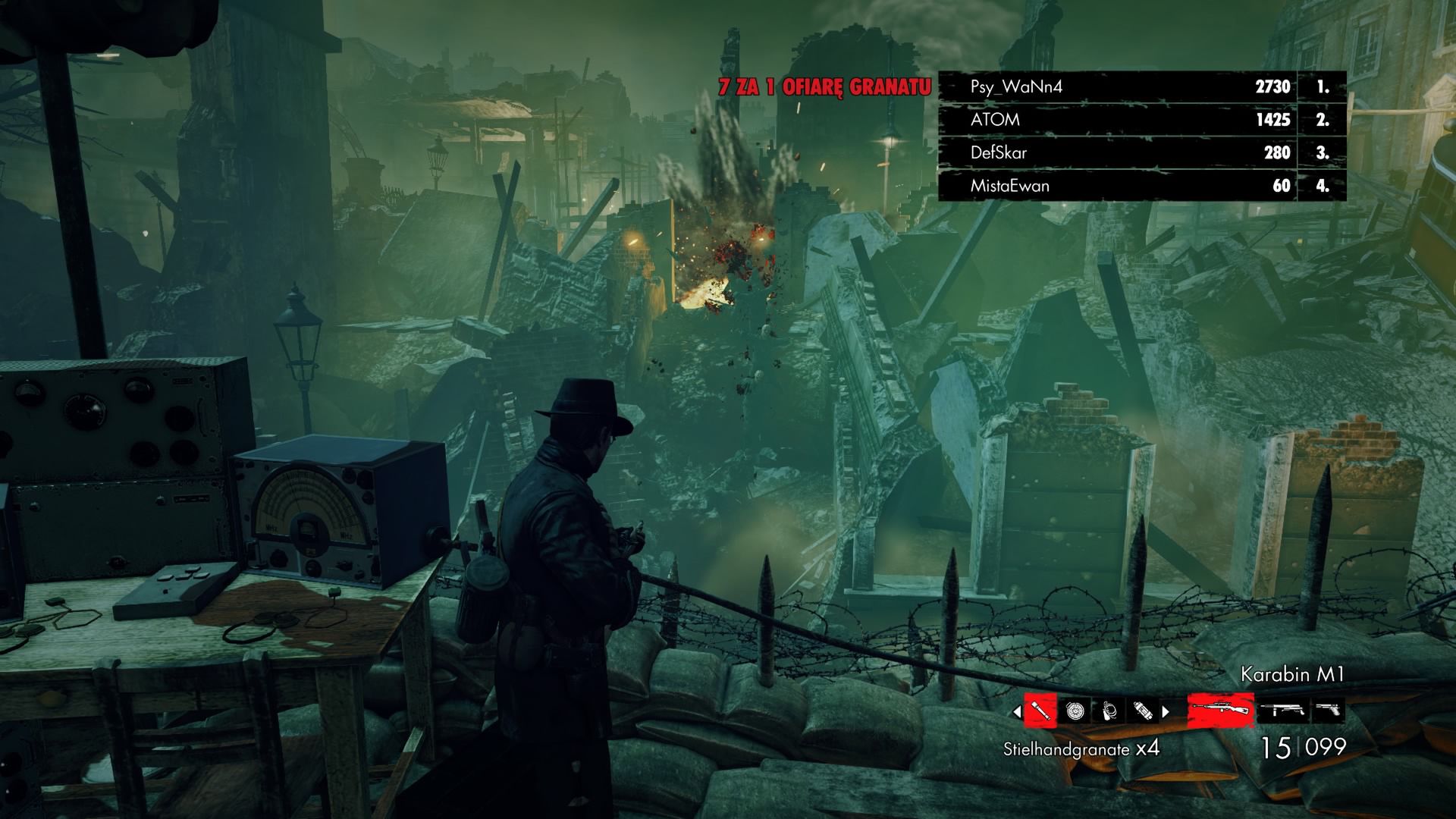Select the Stielhandgranate item slot
The height and width of the screenshot is (819, 1456).
(1040, 711)
